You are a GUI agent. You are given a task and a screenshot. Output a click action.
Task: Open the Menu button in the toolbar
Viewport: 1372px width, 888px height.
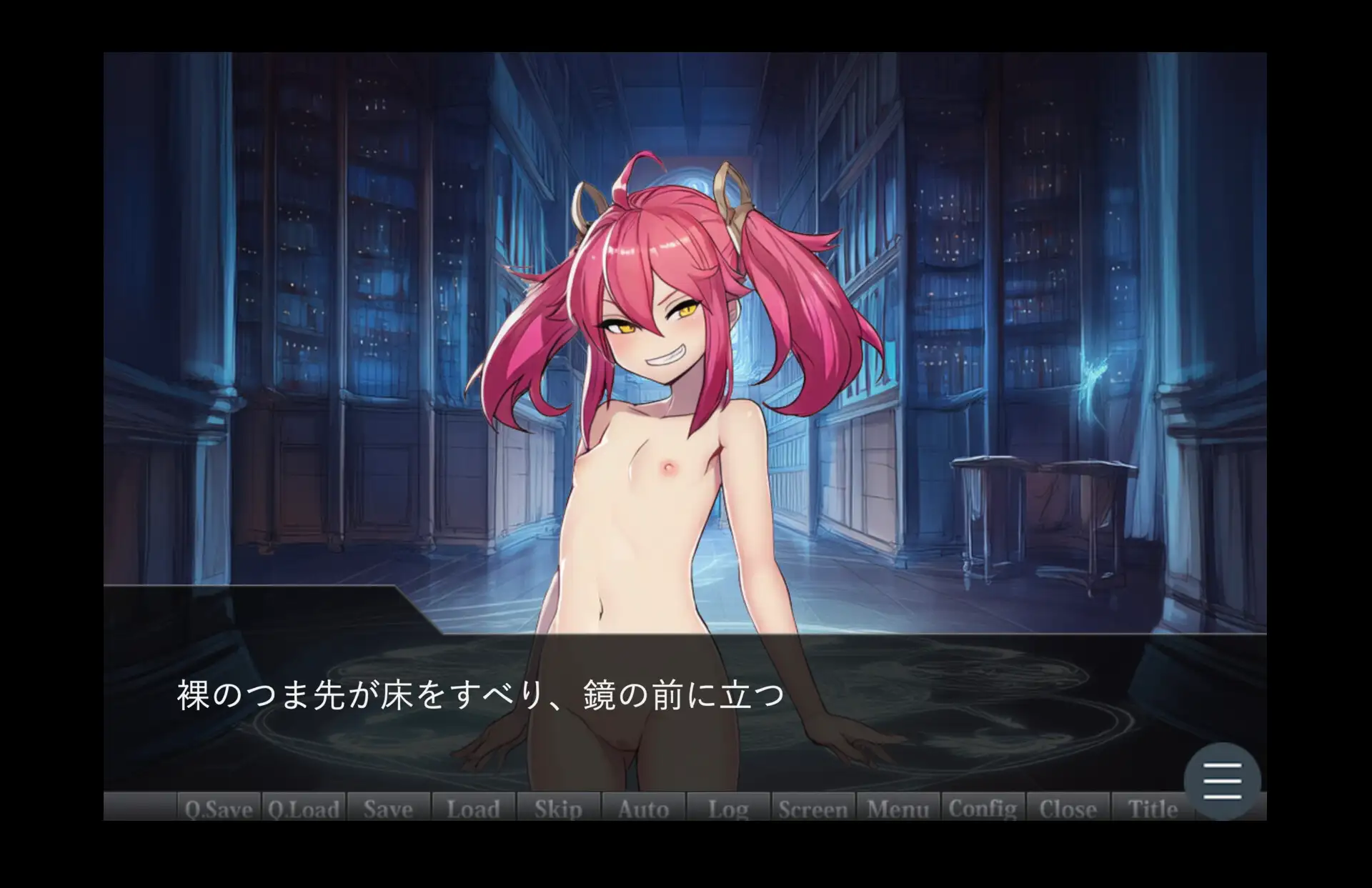tap(898, 808)
